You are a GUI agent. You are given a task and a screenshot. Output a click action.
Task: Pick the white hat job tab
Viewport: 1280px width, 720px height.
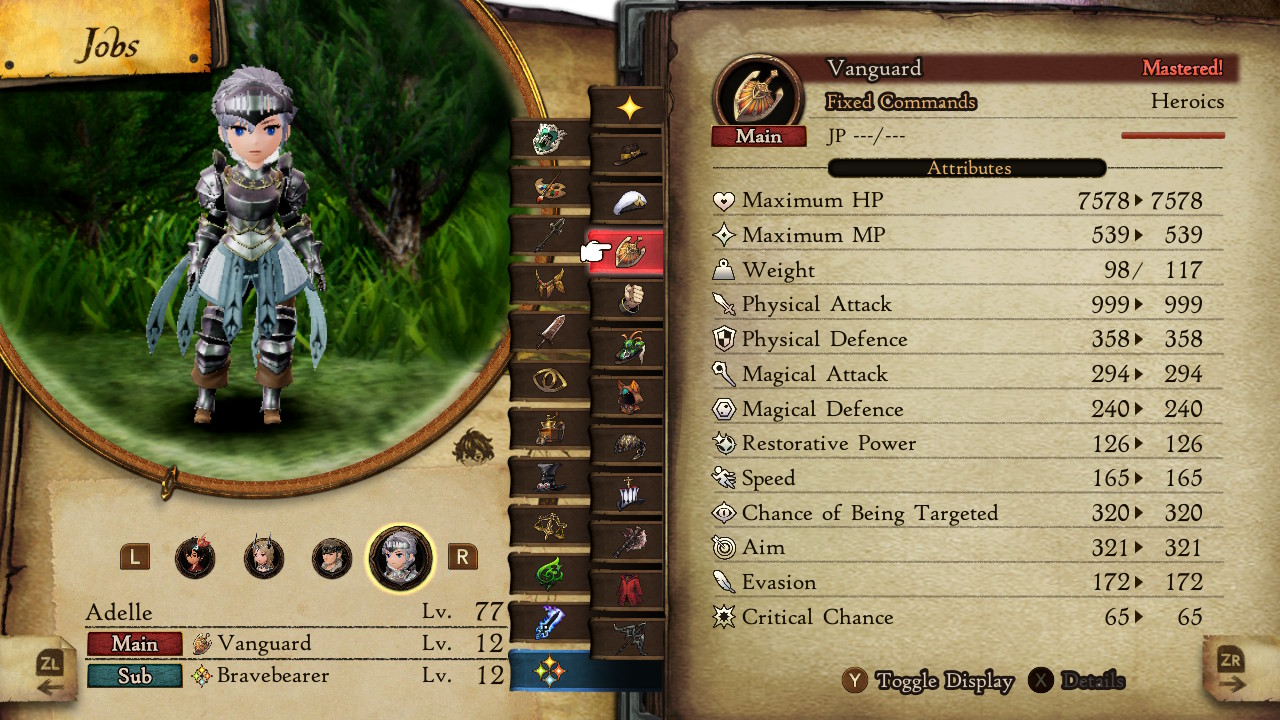[628, 203]
